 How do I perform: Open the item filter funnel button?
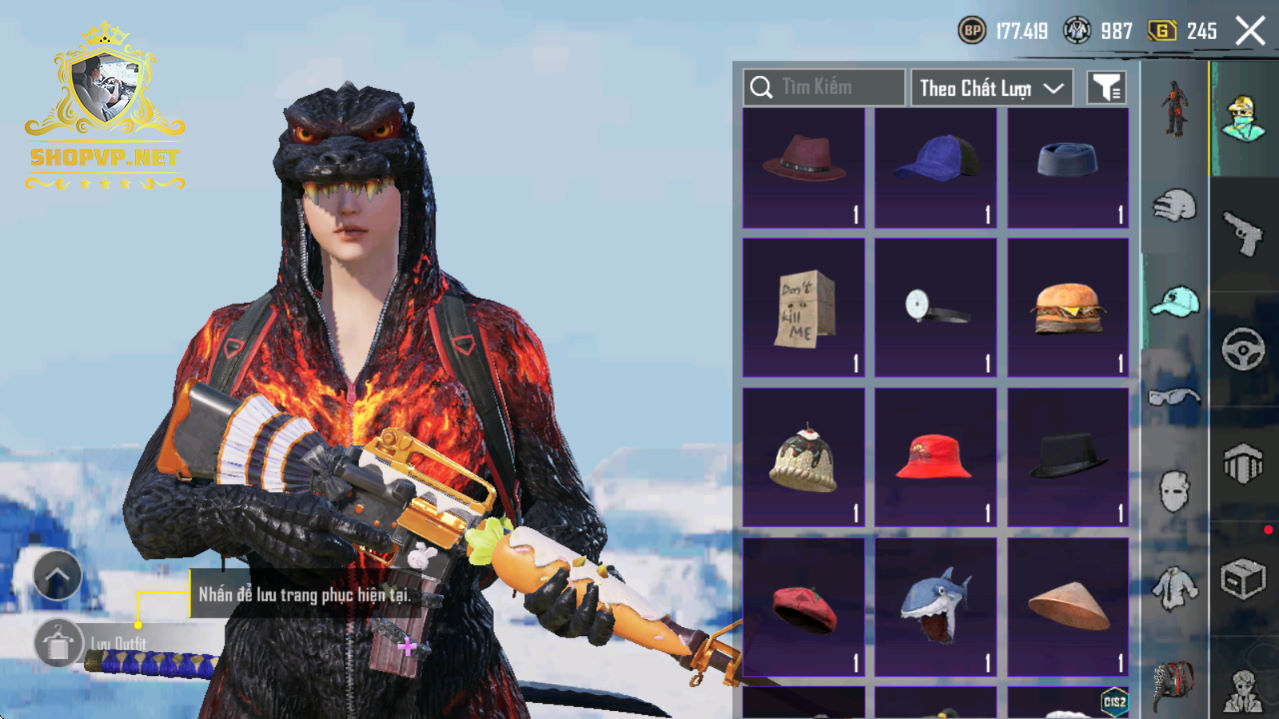click(x=1106, y=88)
